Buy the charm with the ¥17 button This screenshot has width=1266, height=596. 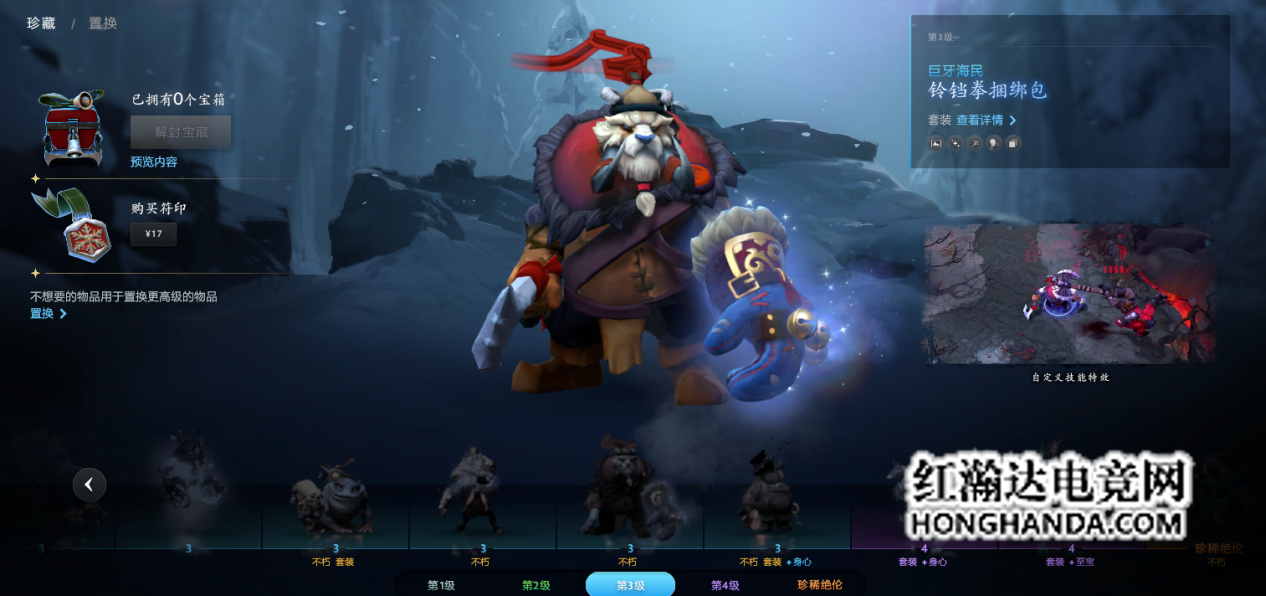coord(153,235)
